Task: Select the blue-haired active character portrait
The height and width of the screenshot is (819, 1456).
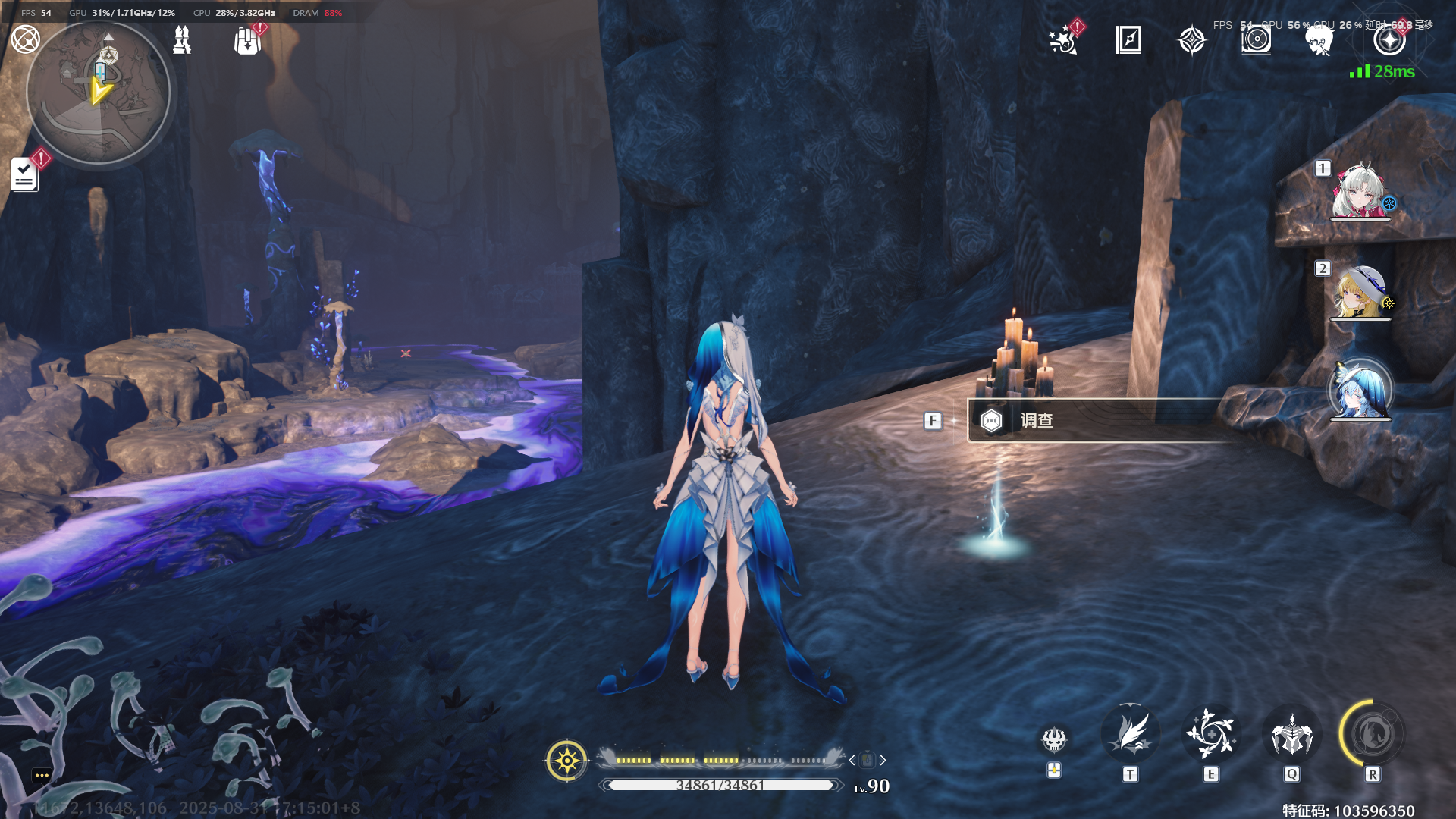Action: [x=1360, y=391]
